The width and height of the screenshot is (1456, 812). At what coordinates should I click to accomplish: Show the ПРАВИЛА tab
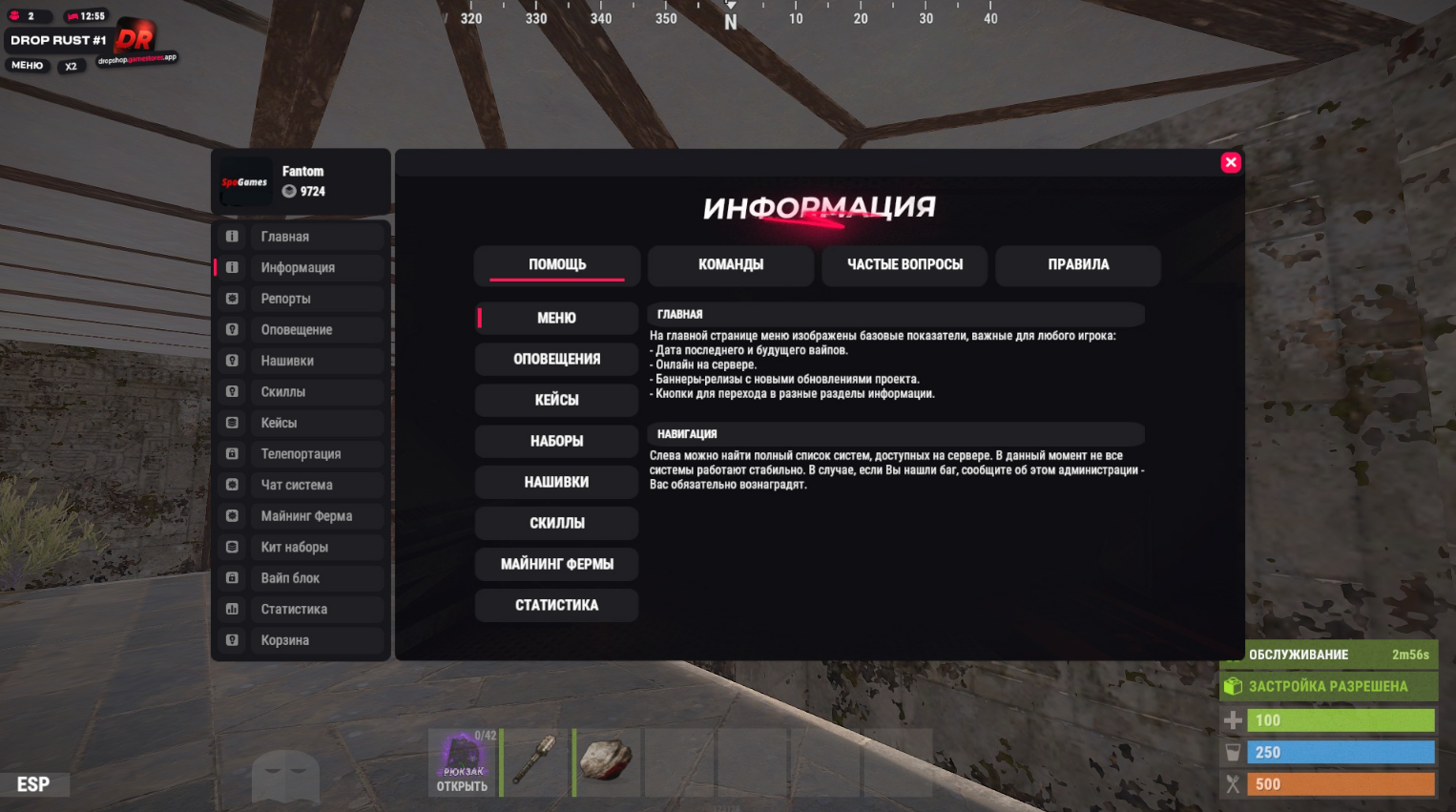[x=1078, y=265]
